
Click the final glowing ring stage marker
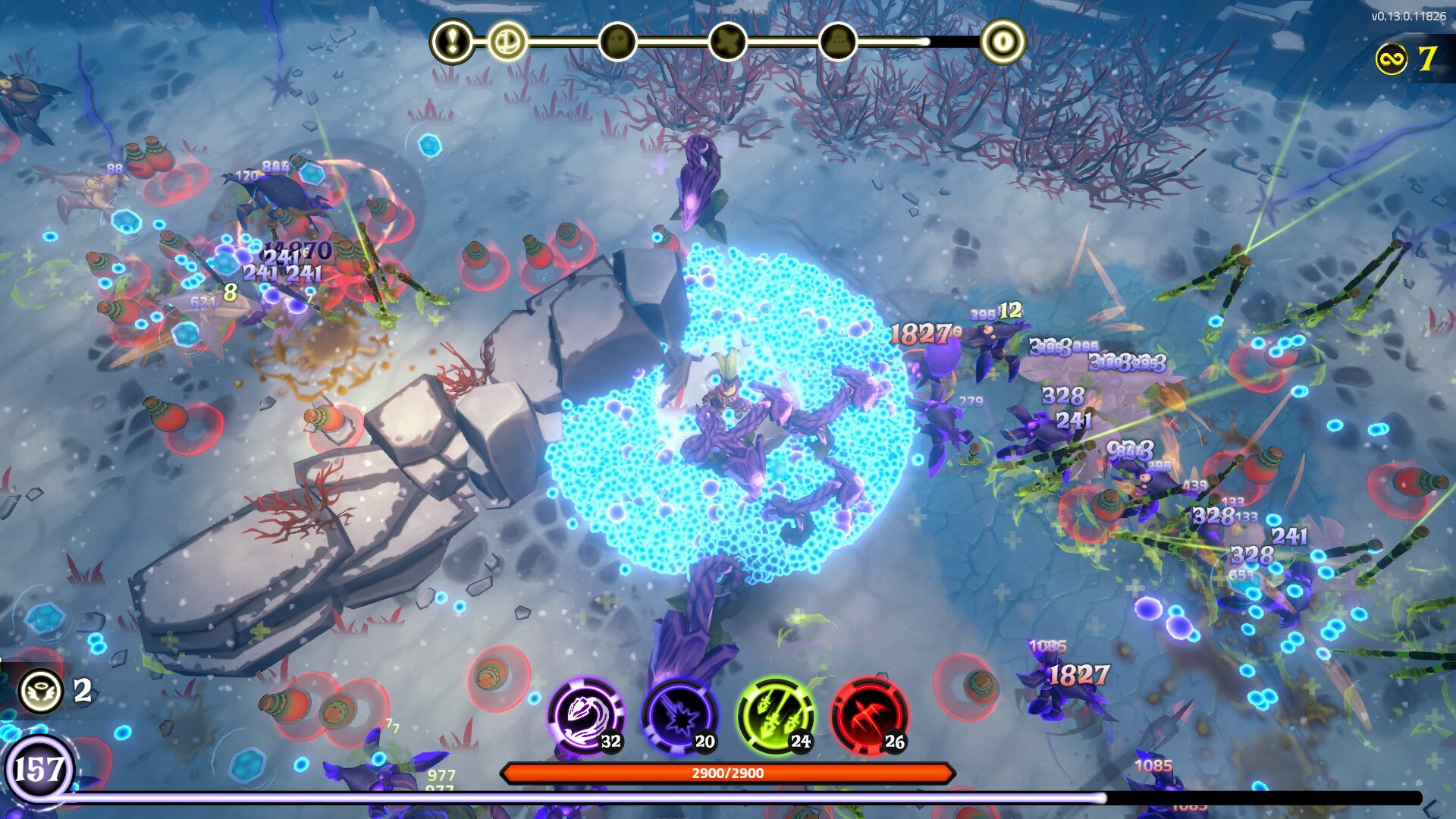click(1003, 41)
